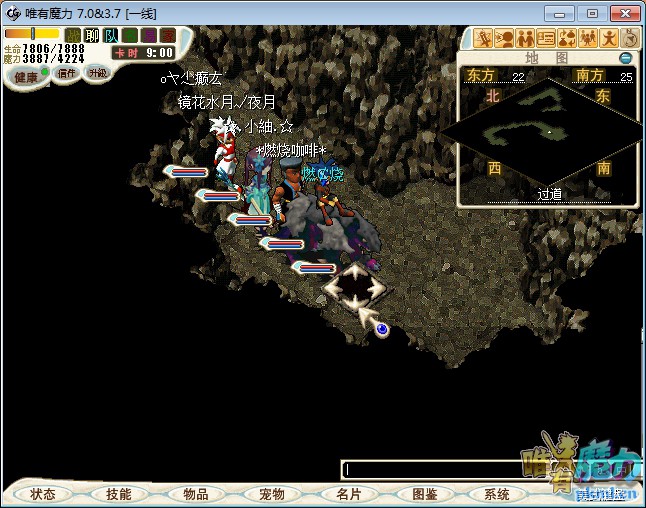Click the chat text input box
Viewport: 646px width, 508px height.
(430, 469)
